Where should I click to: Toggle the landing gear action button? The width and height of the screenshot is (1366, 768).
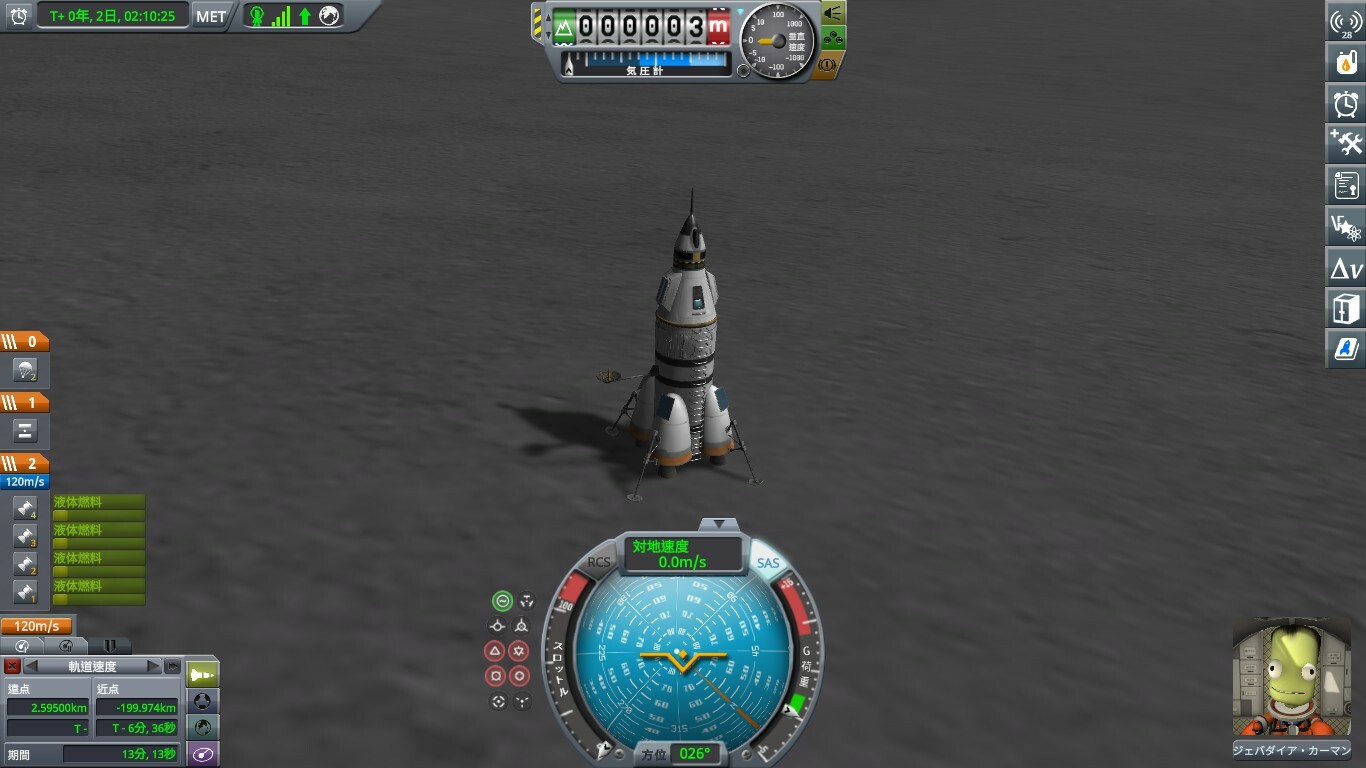point(833,39)
